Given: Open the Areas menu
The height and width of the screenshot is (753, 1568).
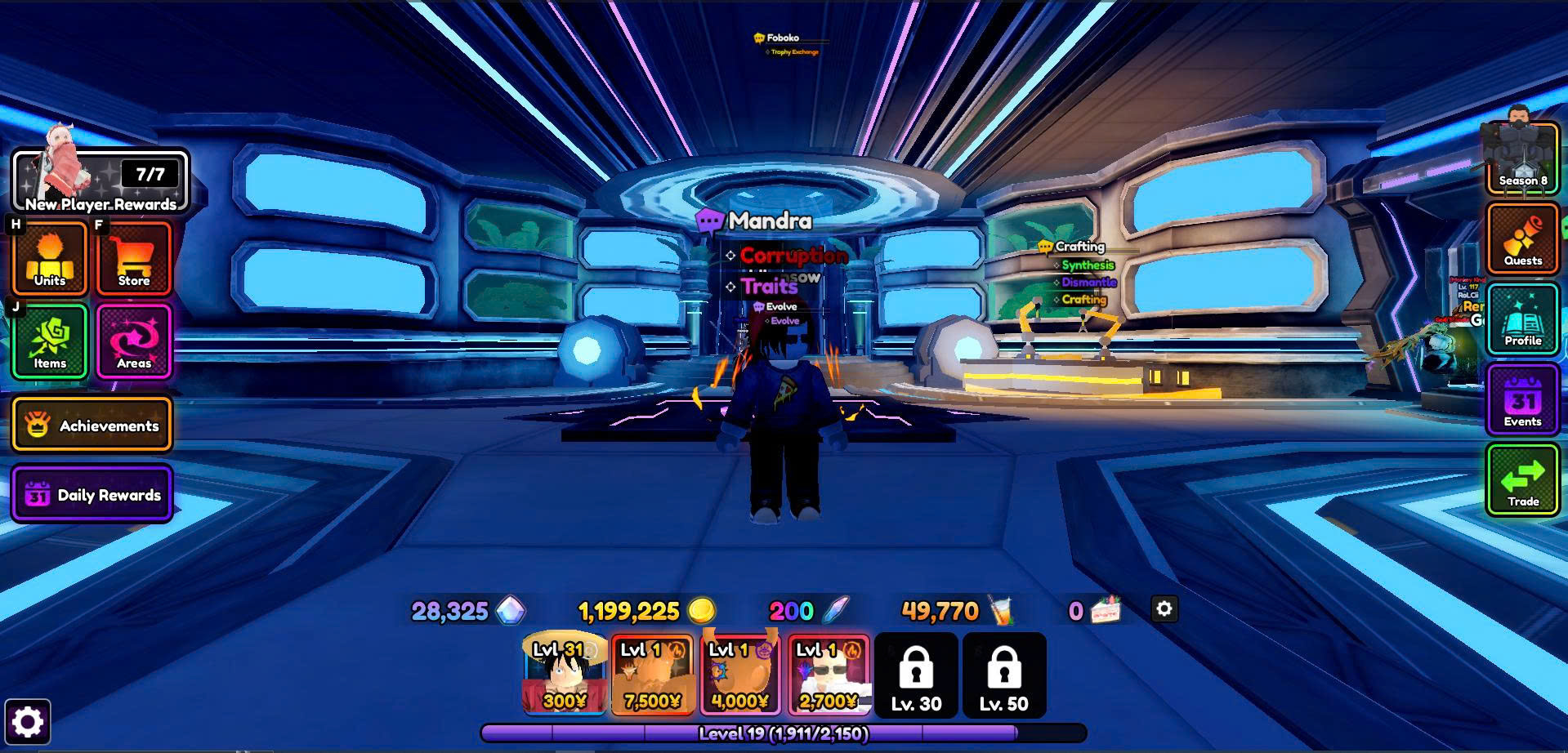Looking at the screenshot, I should [x=134, y=342].
